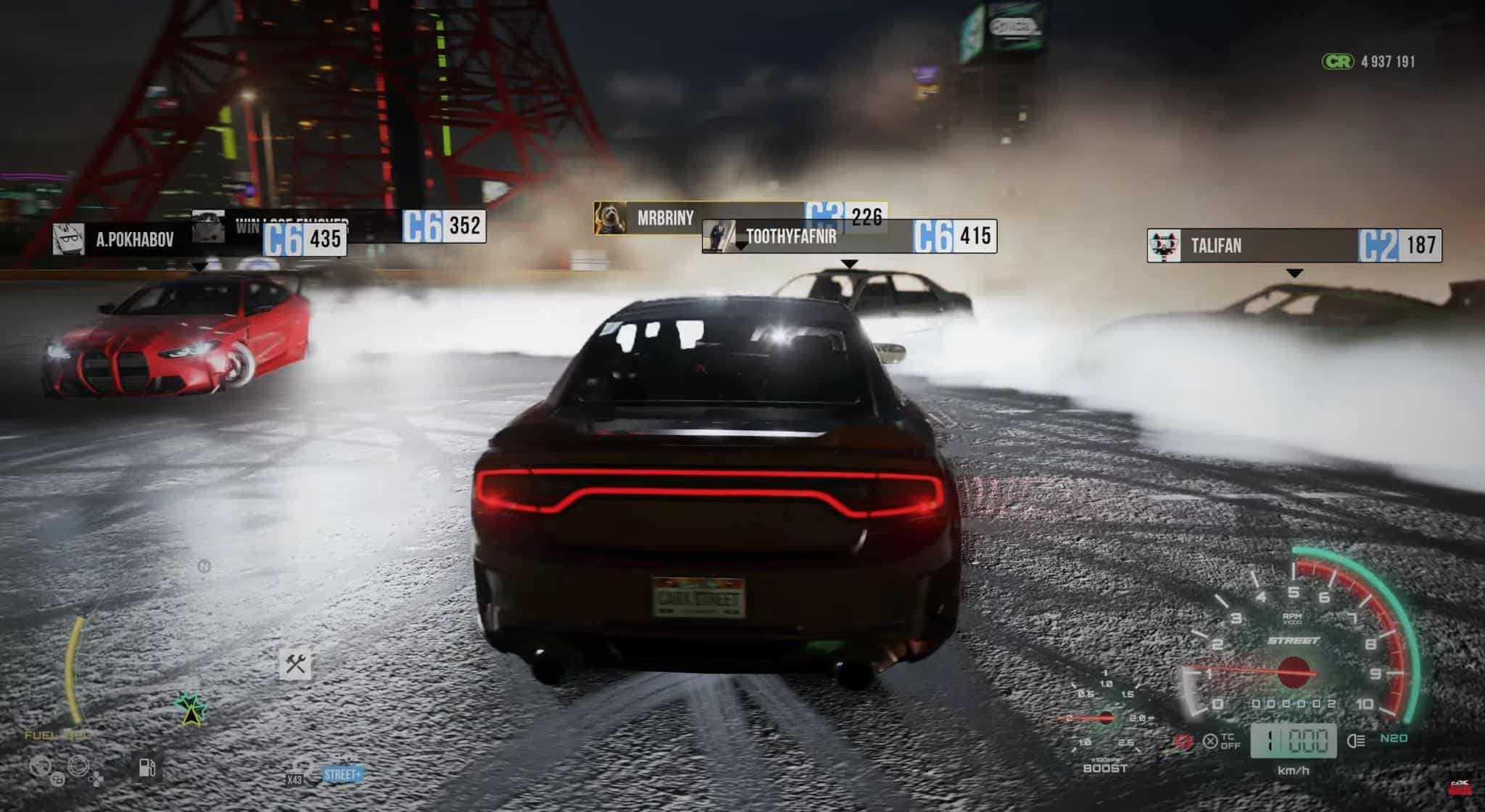This screenshot has width=1485, height=812.
Task: Click the fuel pump icon
Action: coord(146,767)
